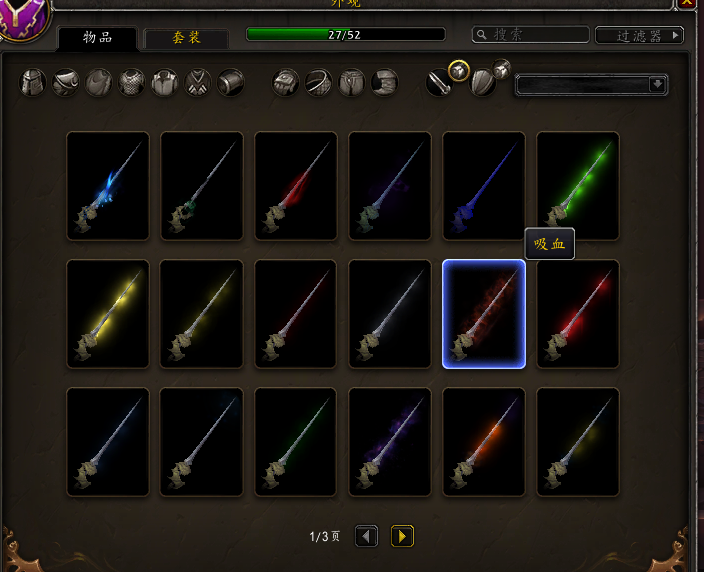Select the deep blue glow illusion
Image resolution: width=704 pixels, height=572 pixels.
484,186
